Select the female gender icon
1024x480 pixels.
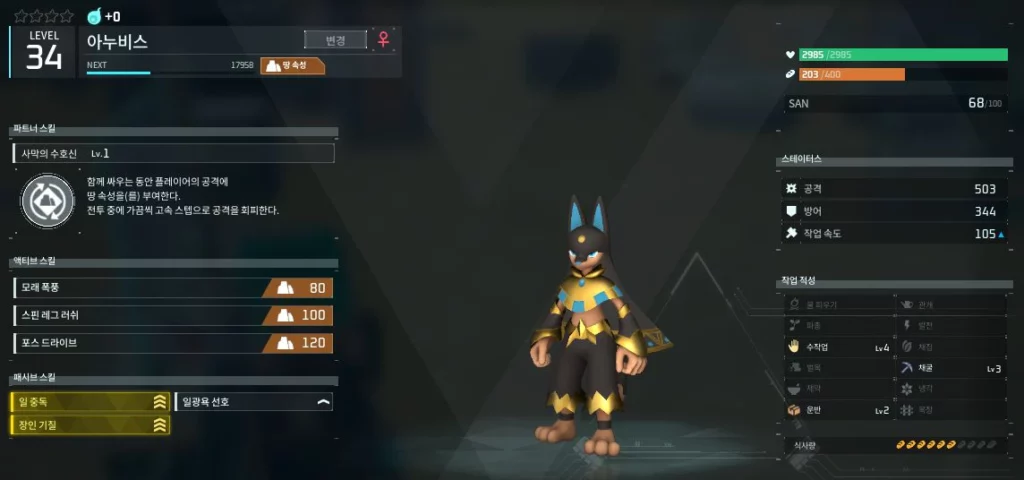(383, 40)
